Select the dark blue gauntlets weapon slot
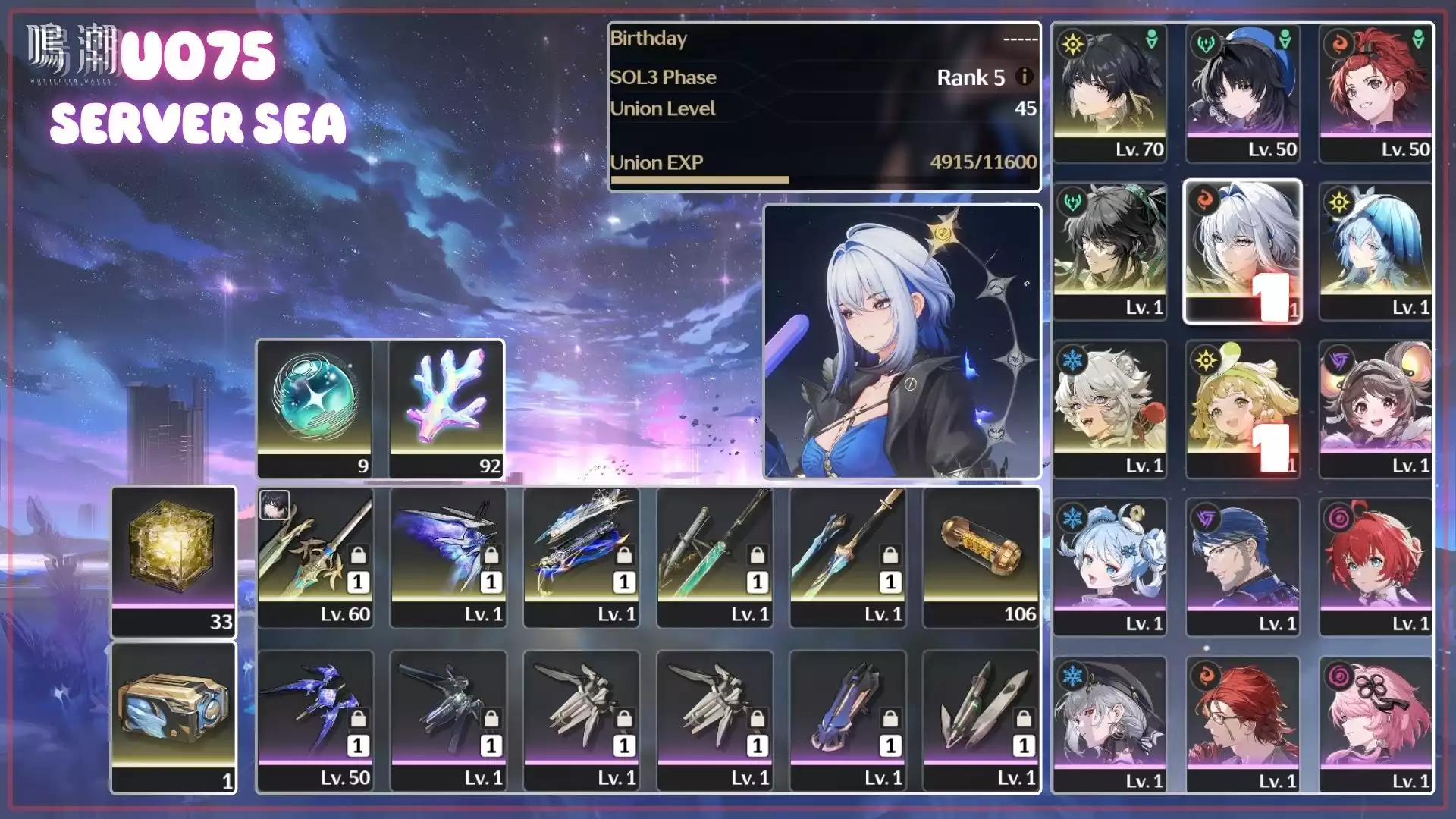Screen dimensions: 1456x819 (x=847, y=721)
